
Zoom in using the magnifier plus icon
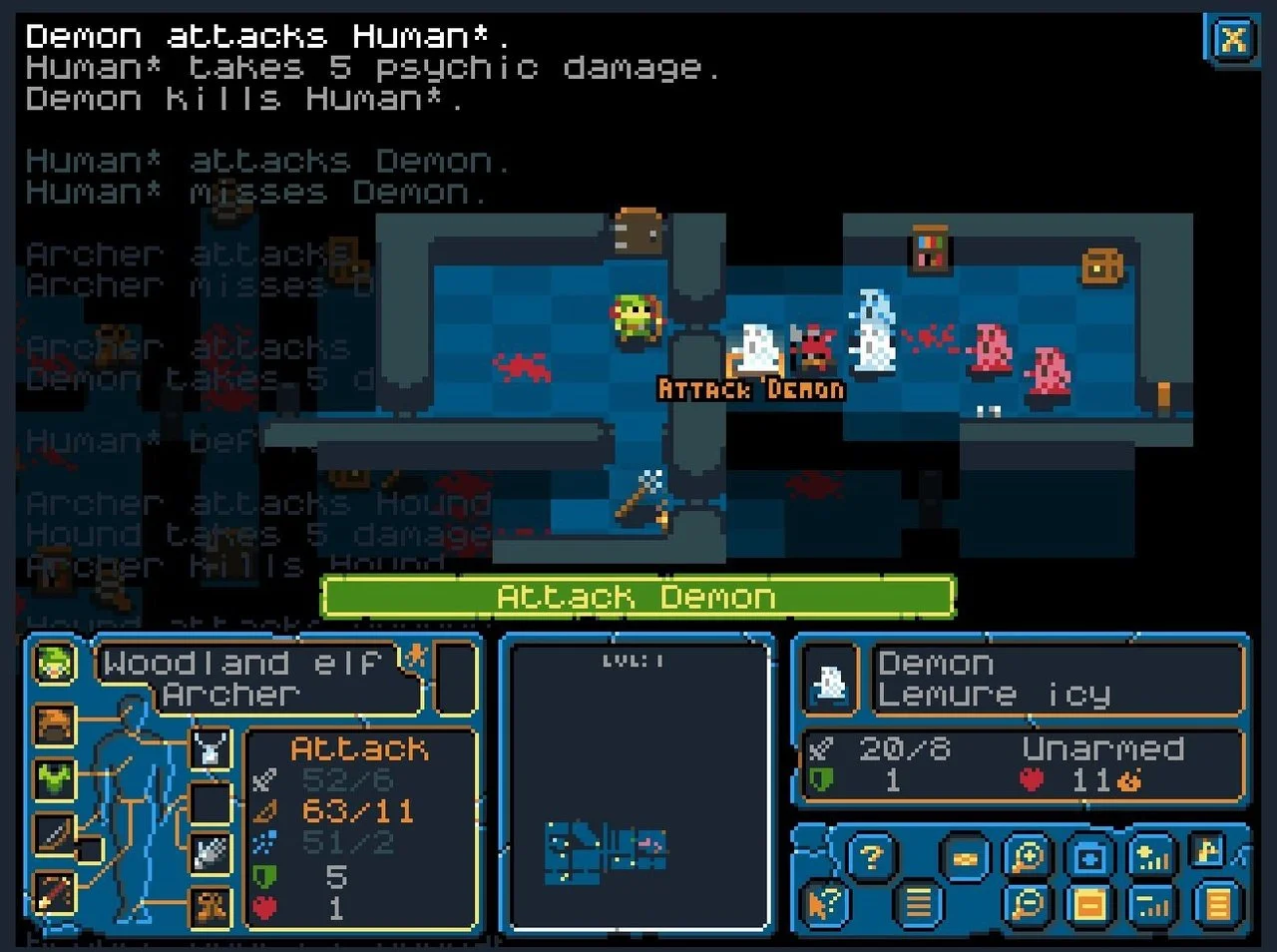pos(1028,855)
